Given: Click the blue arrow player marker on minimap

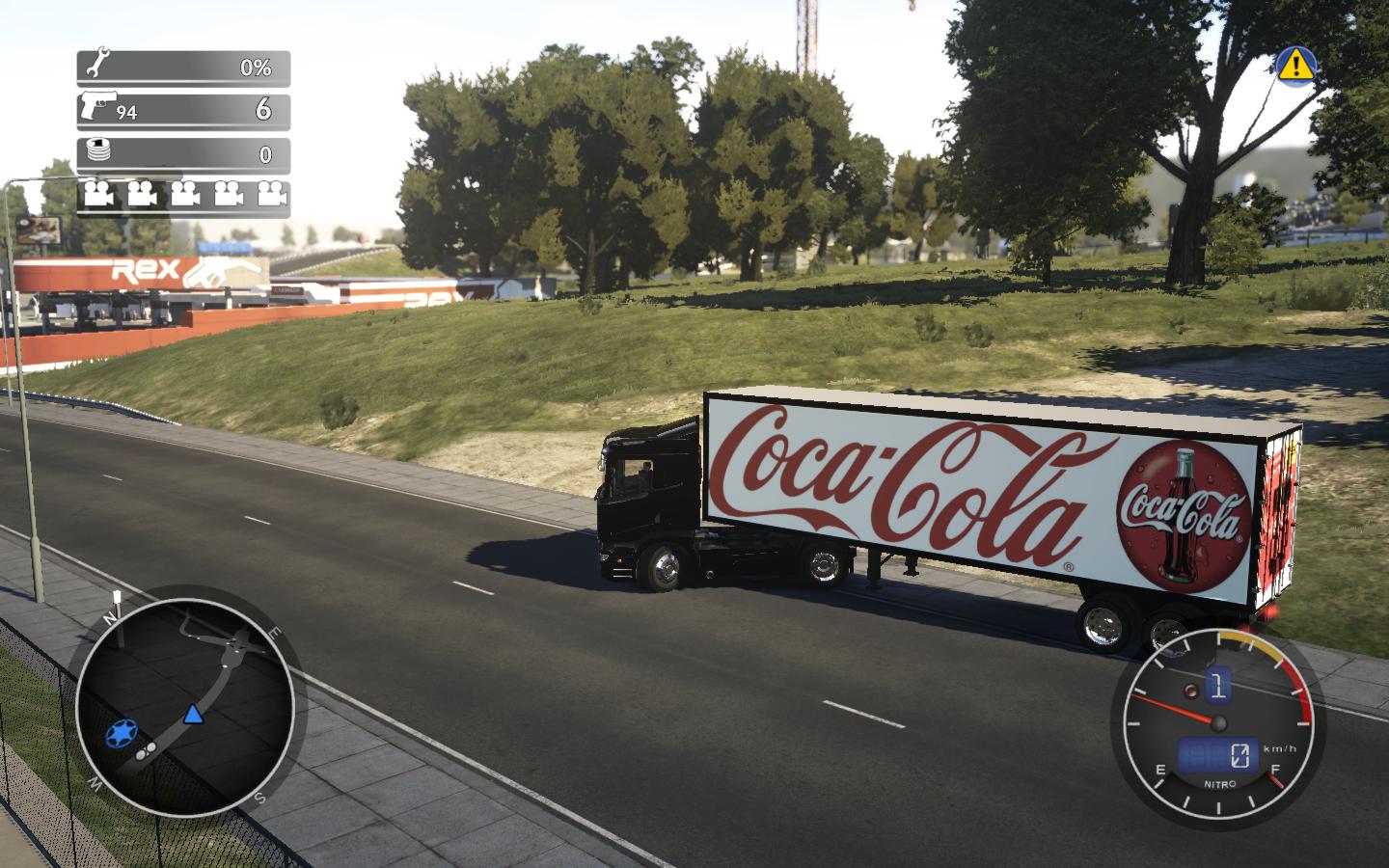Looking at the screenshot, I should (194, 714).
